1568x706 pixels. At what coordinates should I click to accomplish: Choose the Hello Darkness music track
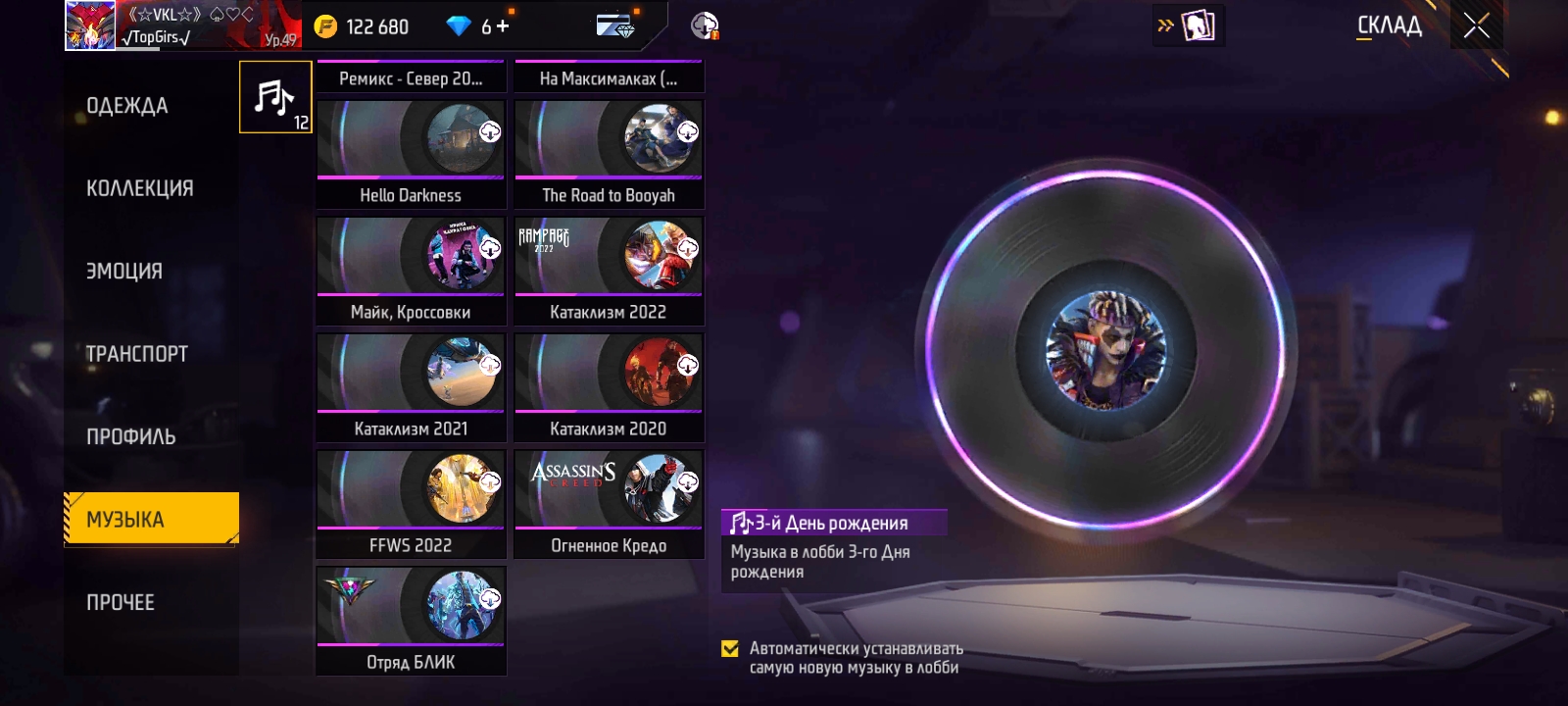[x=411, y=153]
